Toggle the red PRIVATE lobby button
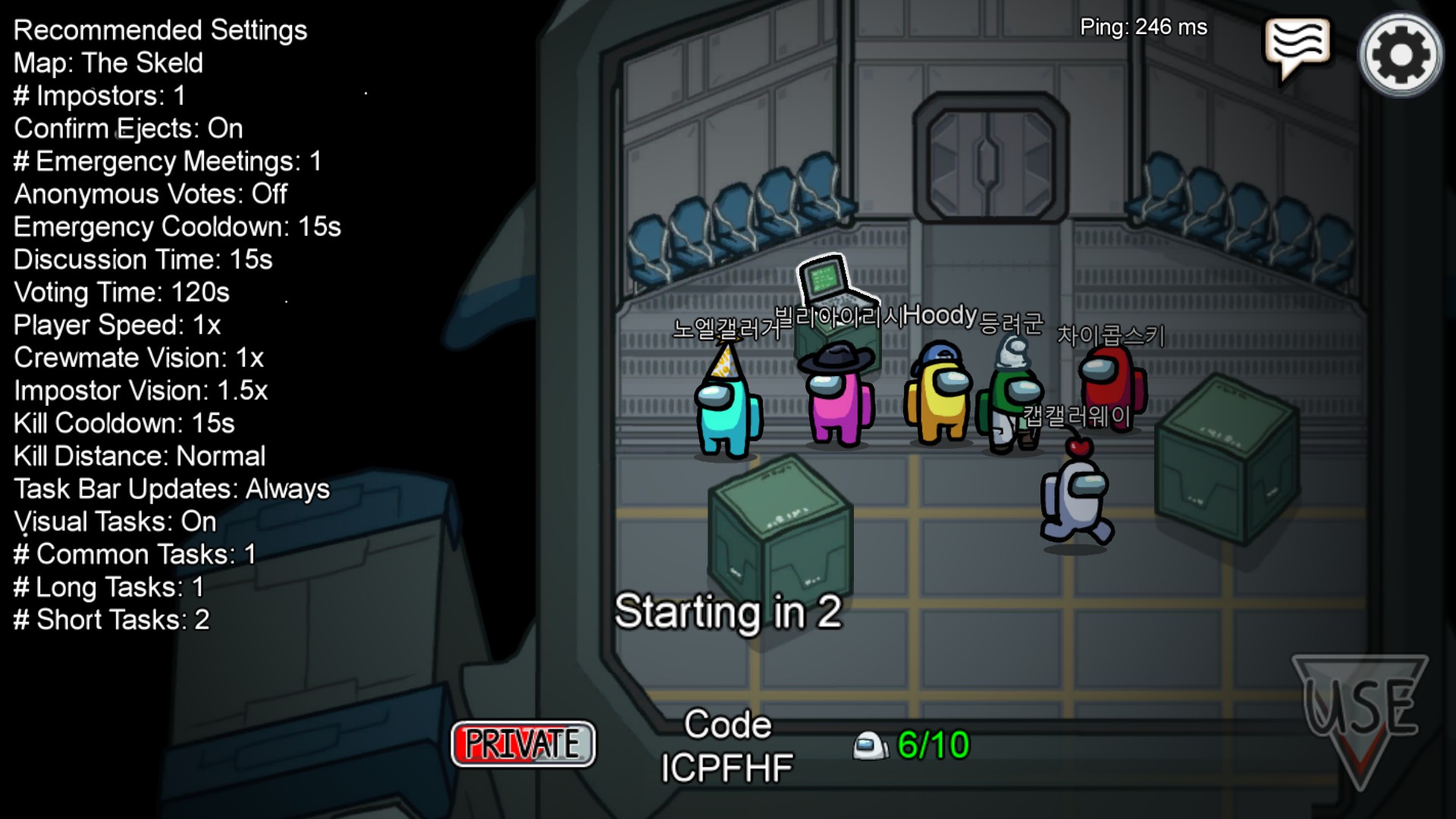This screenshot has width=1456, height=819. click(523, 744)
